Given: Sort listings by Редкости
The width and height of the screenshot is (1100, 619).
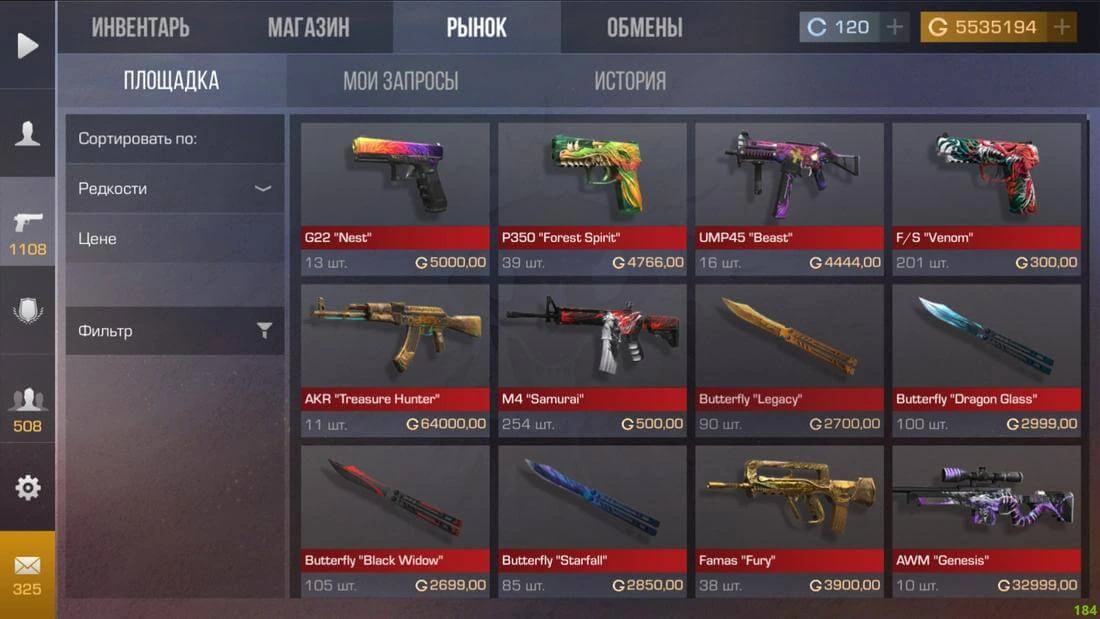Looking at the screenshot, I should click(175, 188).
